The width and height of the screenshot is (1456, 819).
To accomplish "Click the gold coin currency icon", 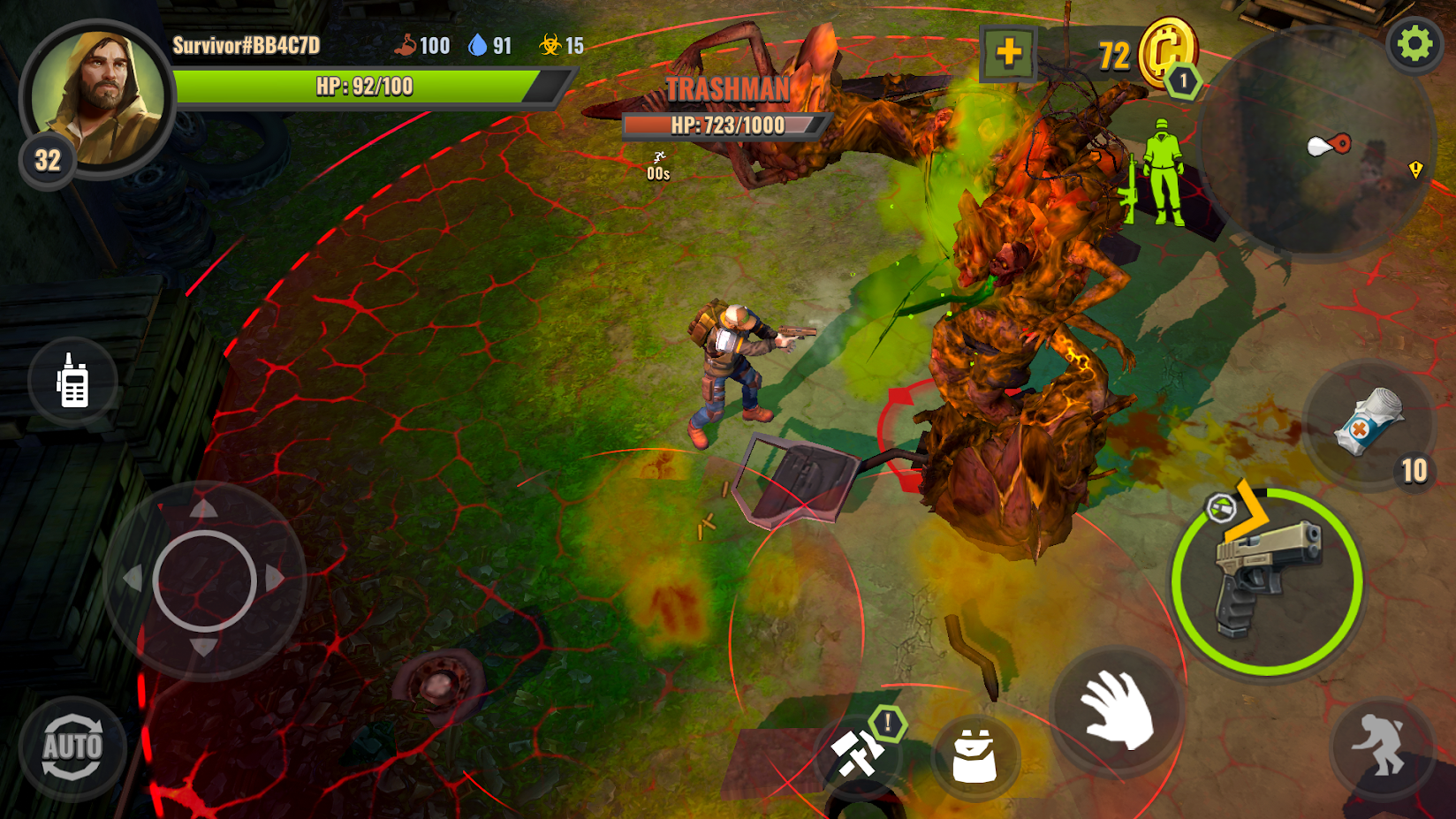I will (1166, 51).
